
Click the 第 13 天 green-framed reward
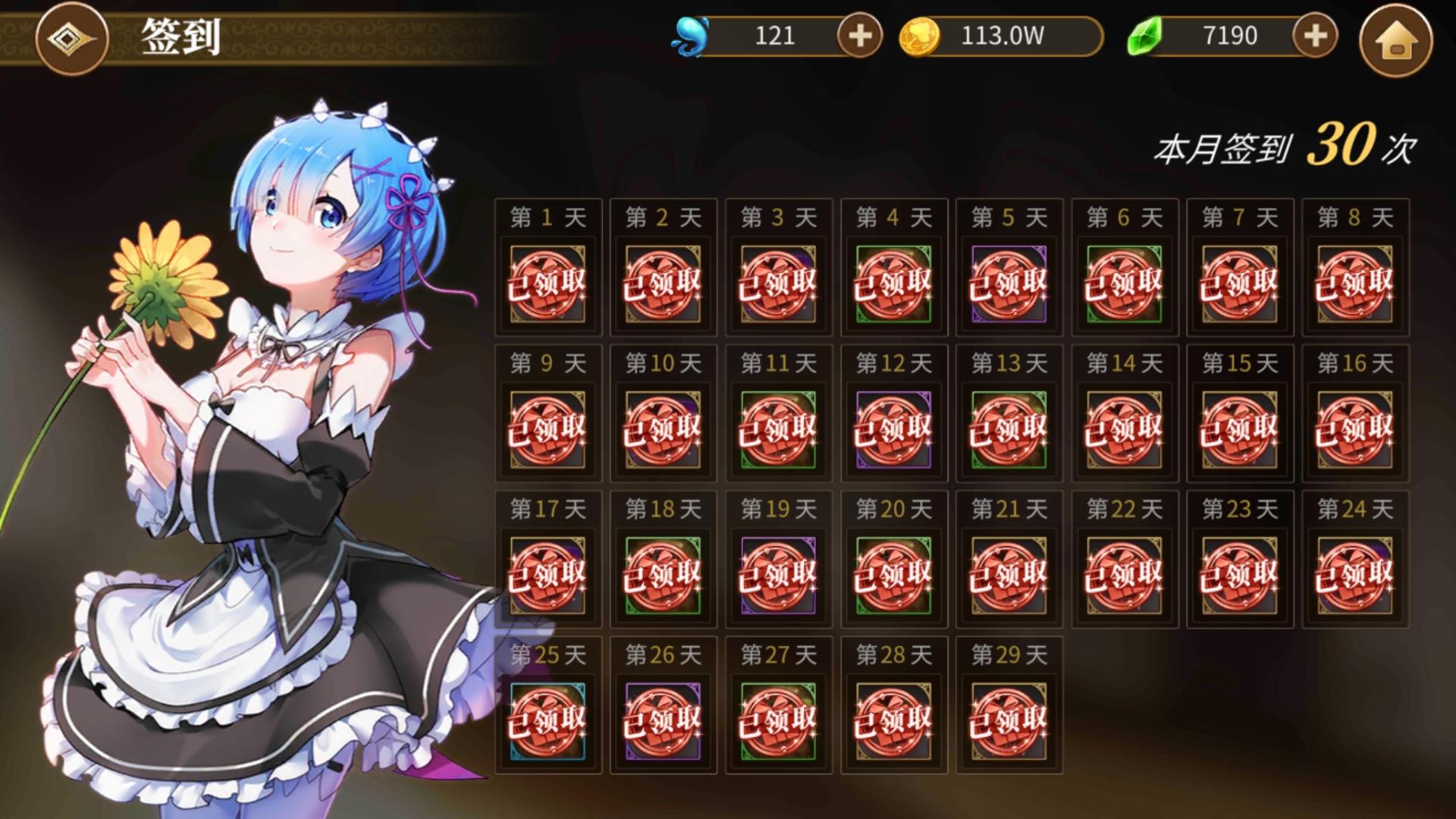[x=1009, y=428]
